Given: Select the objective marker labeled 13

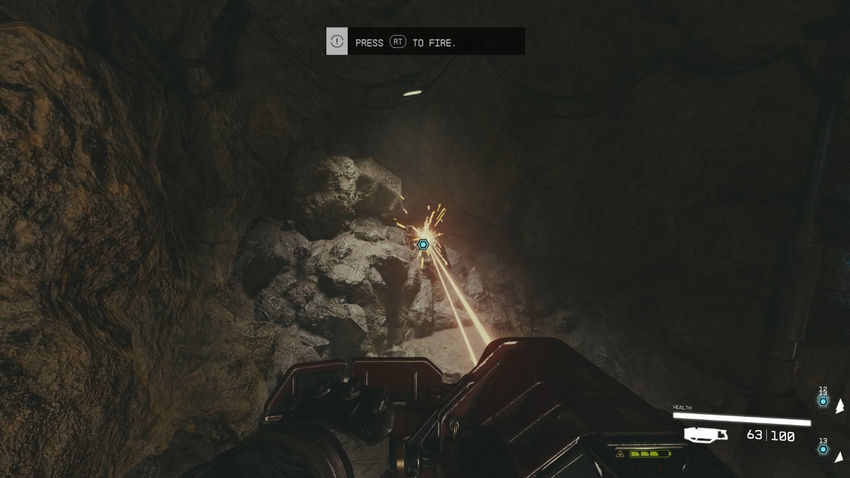Looking at the screenshot, I should point(823,450).
